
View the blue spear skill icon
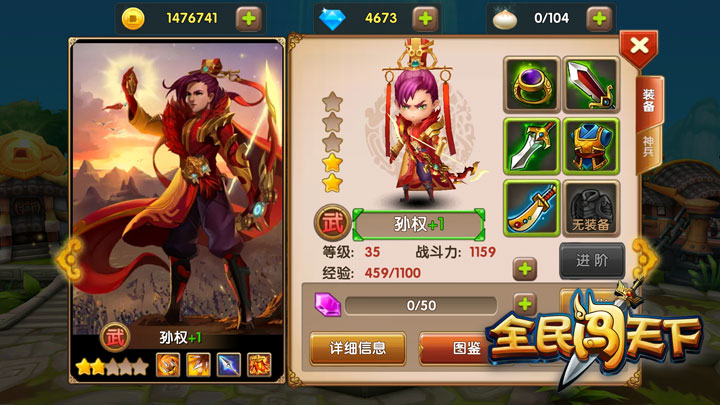click(229, 366)
